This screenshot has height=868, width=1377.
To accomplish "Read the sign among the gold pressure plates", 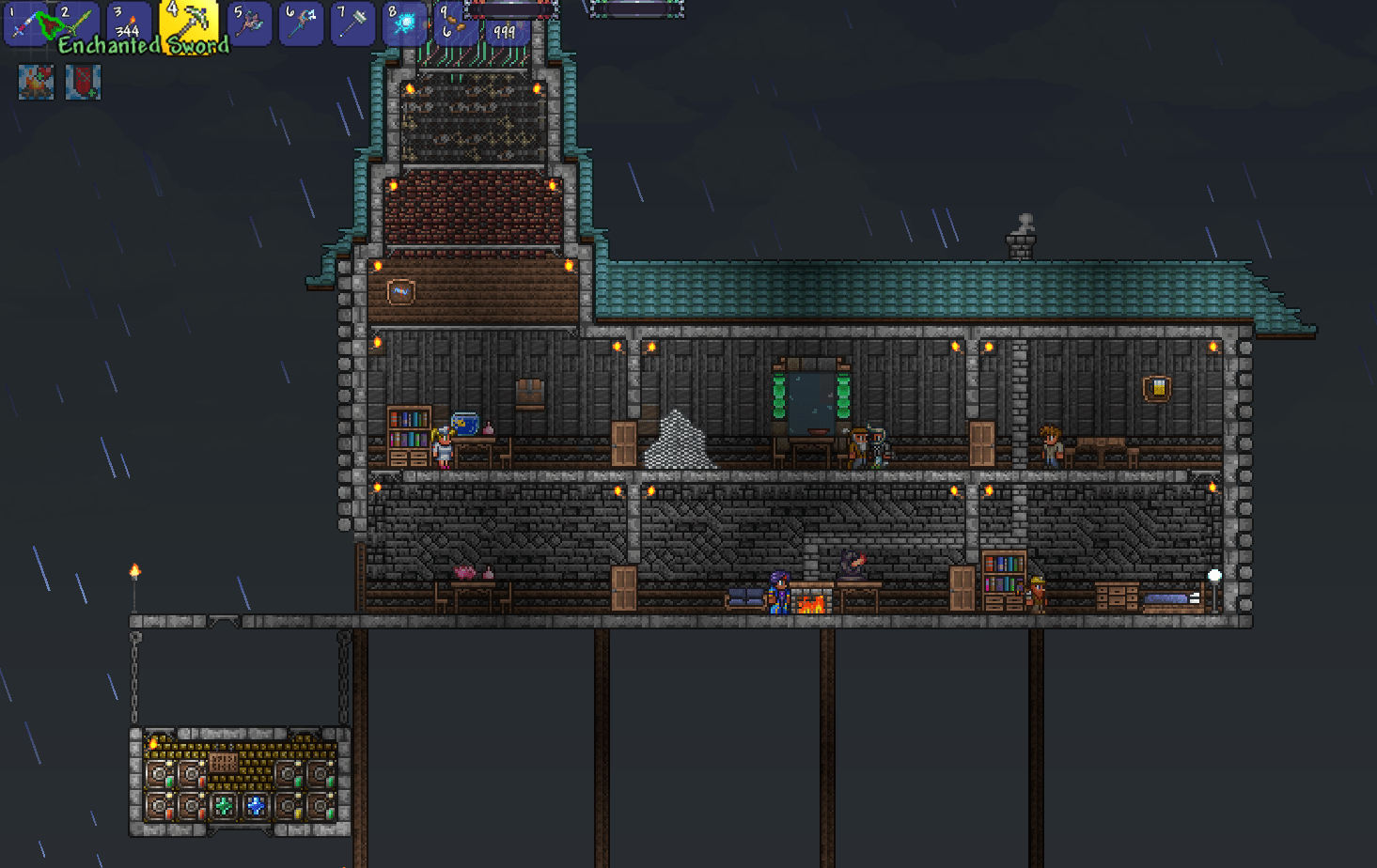I will (x=224, y=763).
